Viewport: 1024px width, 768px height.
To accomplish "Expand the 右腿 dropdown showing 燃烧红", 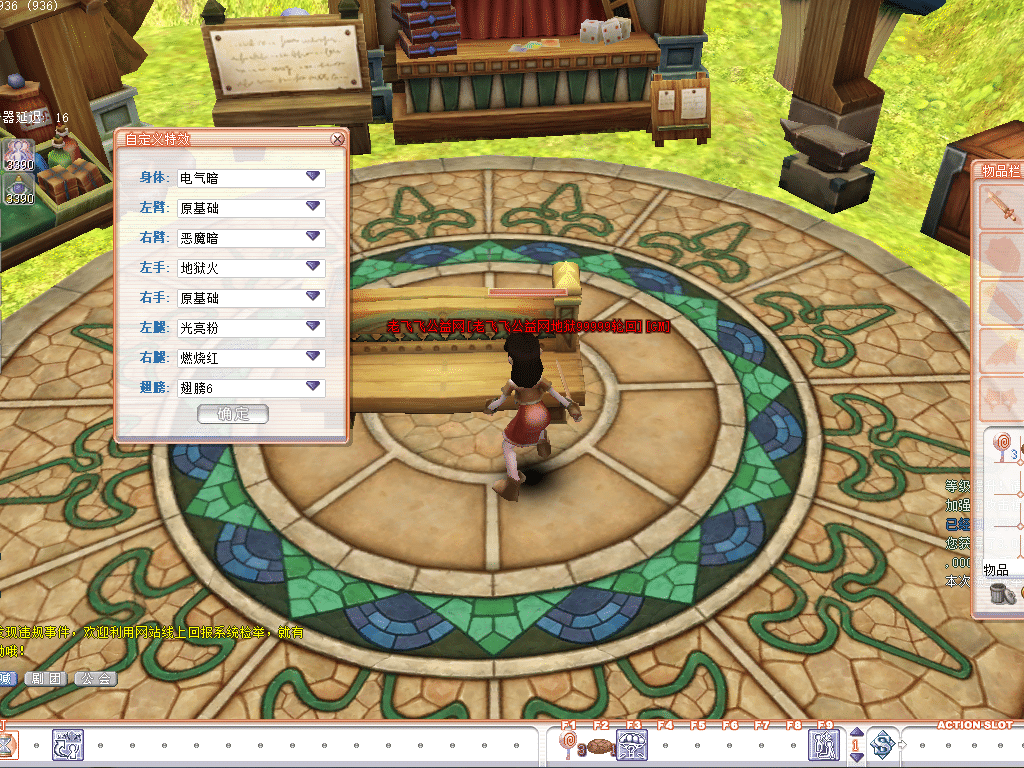I will (313, 357).
